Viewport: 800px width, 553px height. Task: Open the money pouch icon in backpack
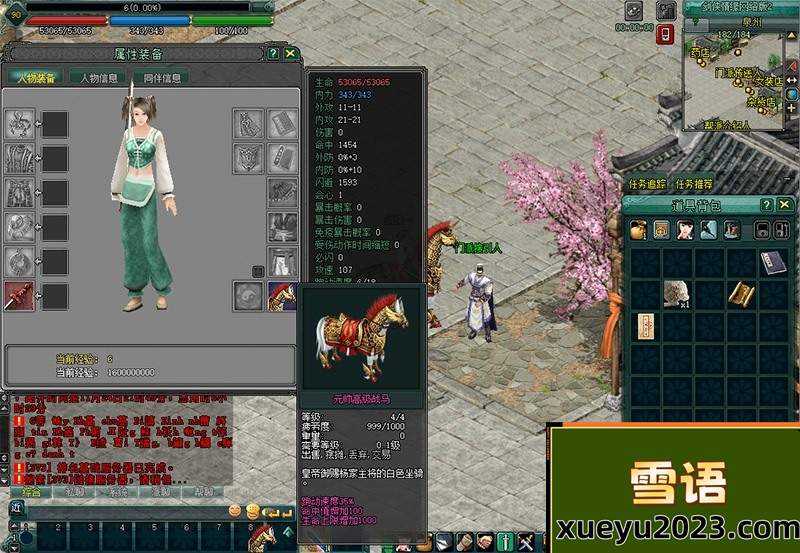[x=638, y=230]
